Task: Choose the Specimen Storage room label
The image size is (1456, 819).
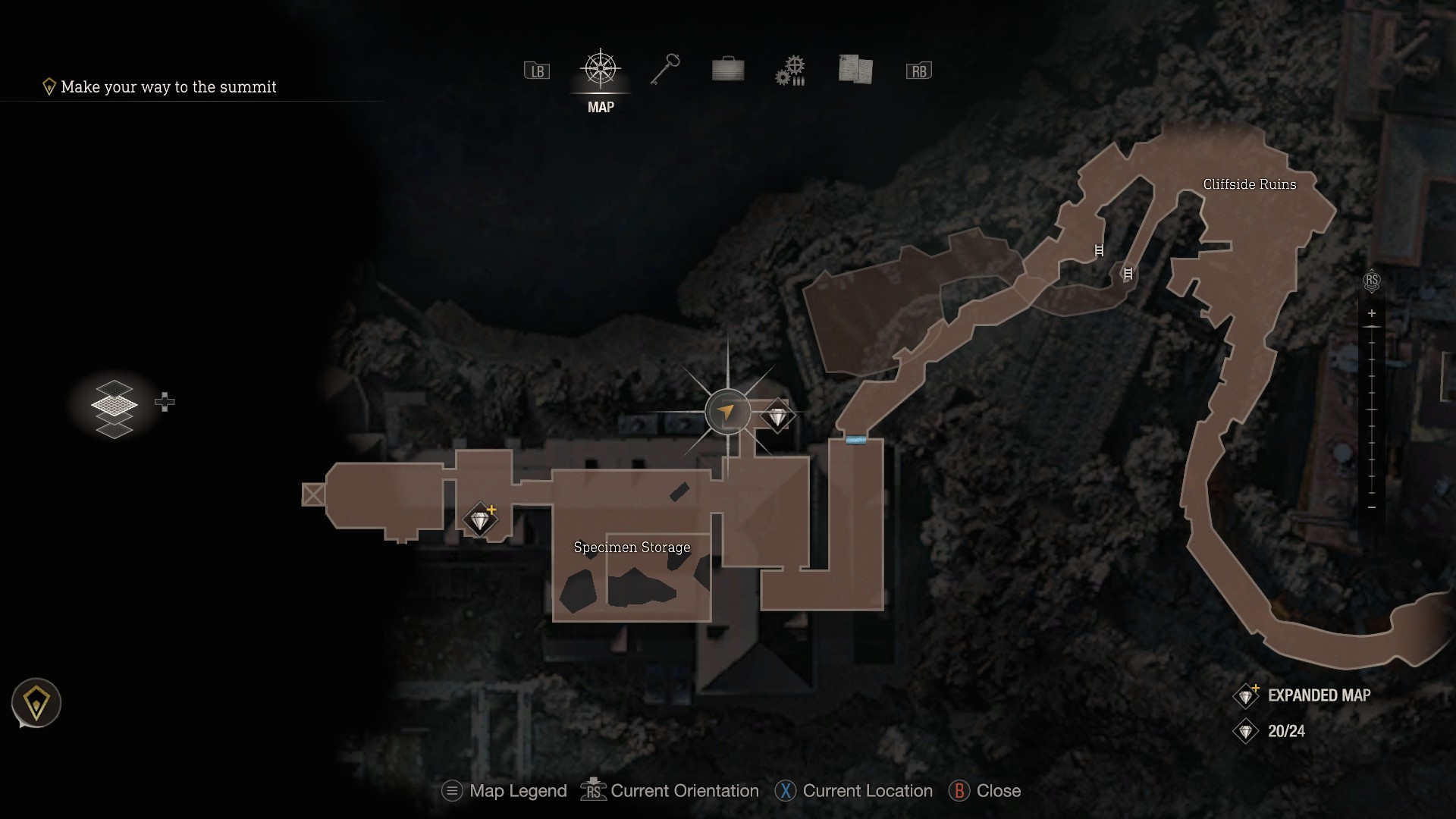Action: (632, 547)
